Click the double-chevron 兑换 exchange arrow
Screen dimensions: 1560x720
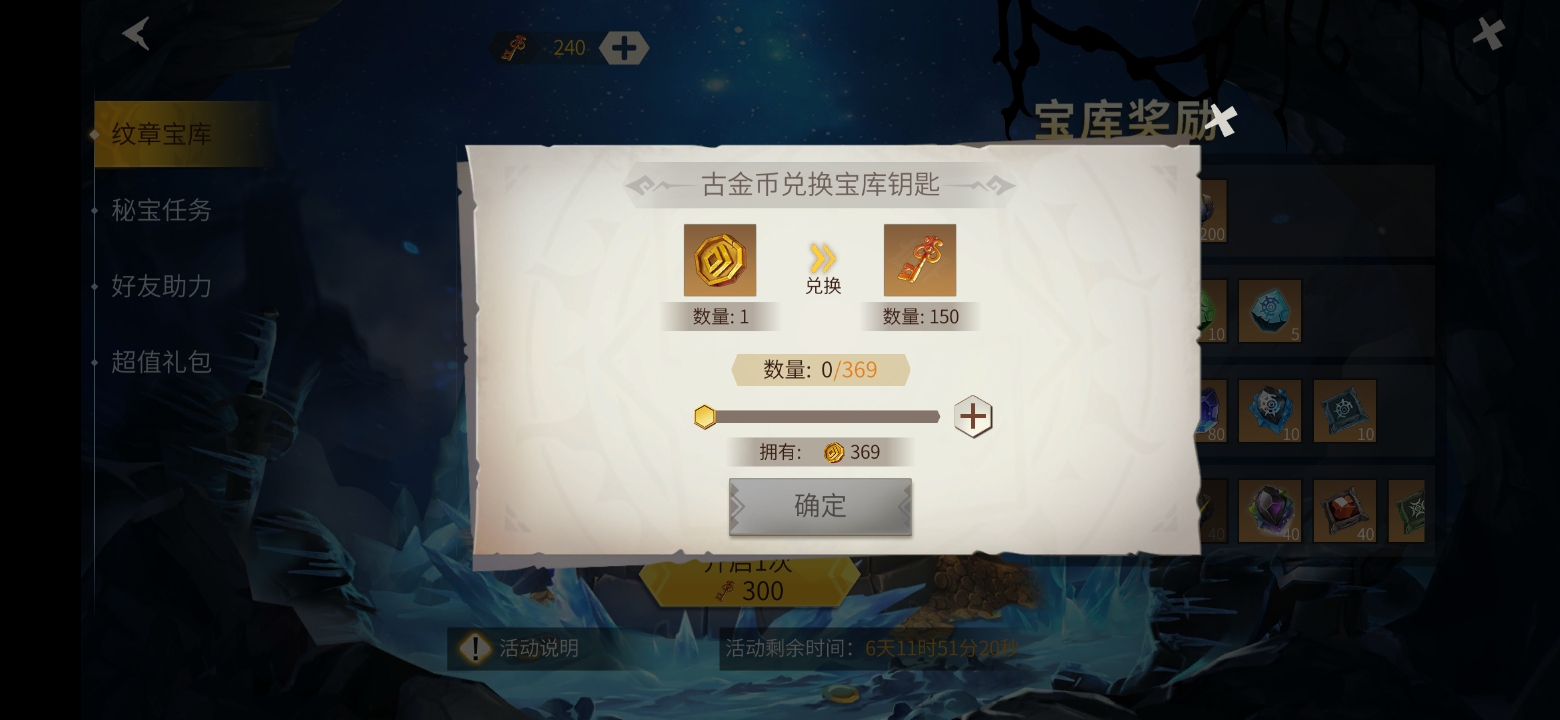(x=822, y=258)
